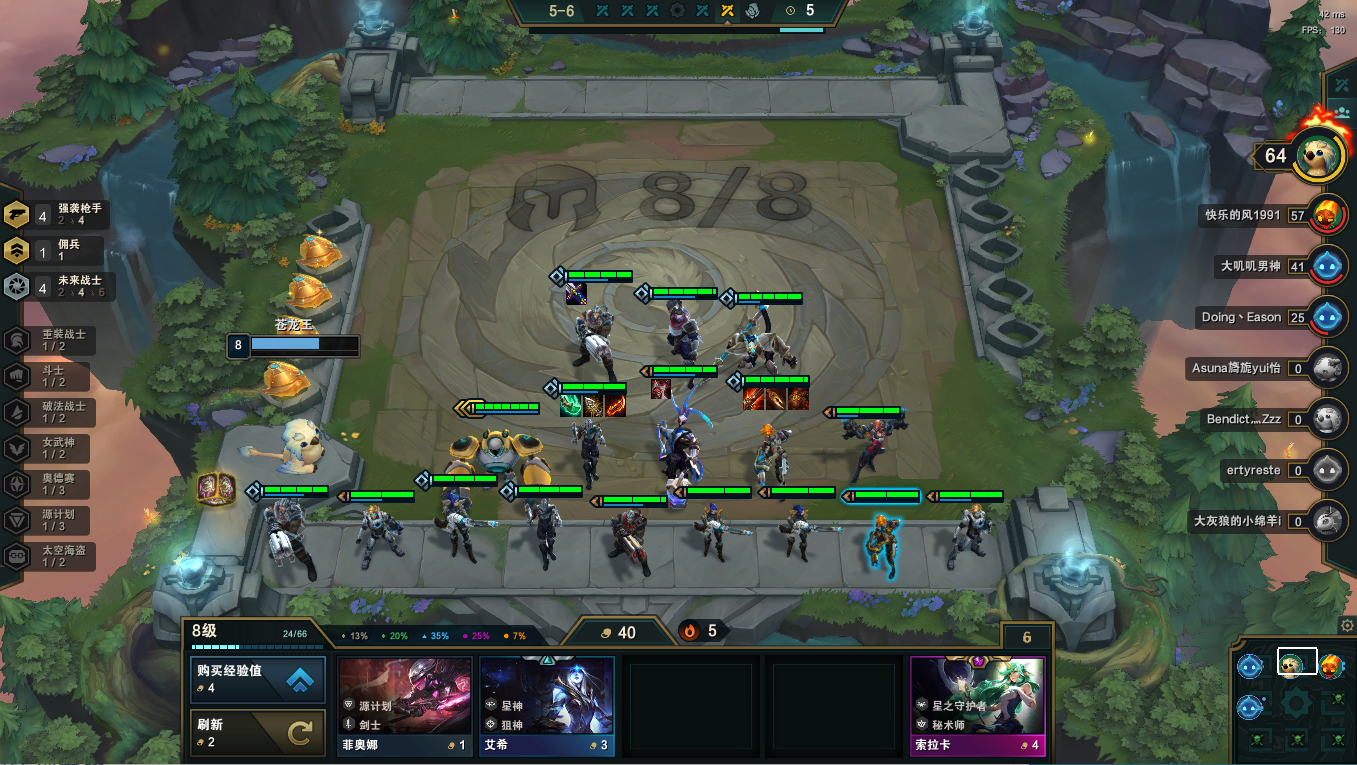
Task: Select your own 64 health portrait
Action: (x=1316, y=156)
